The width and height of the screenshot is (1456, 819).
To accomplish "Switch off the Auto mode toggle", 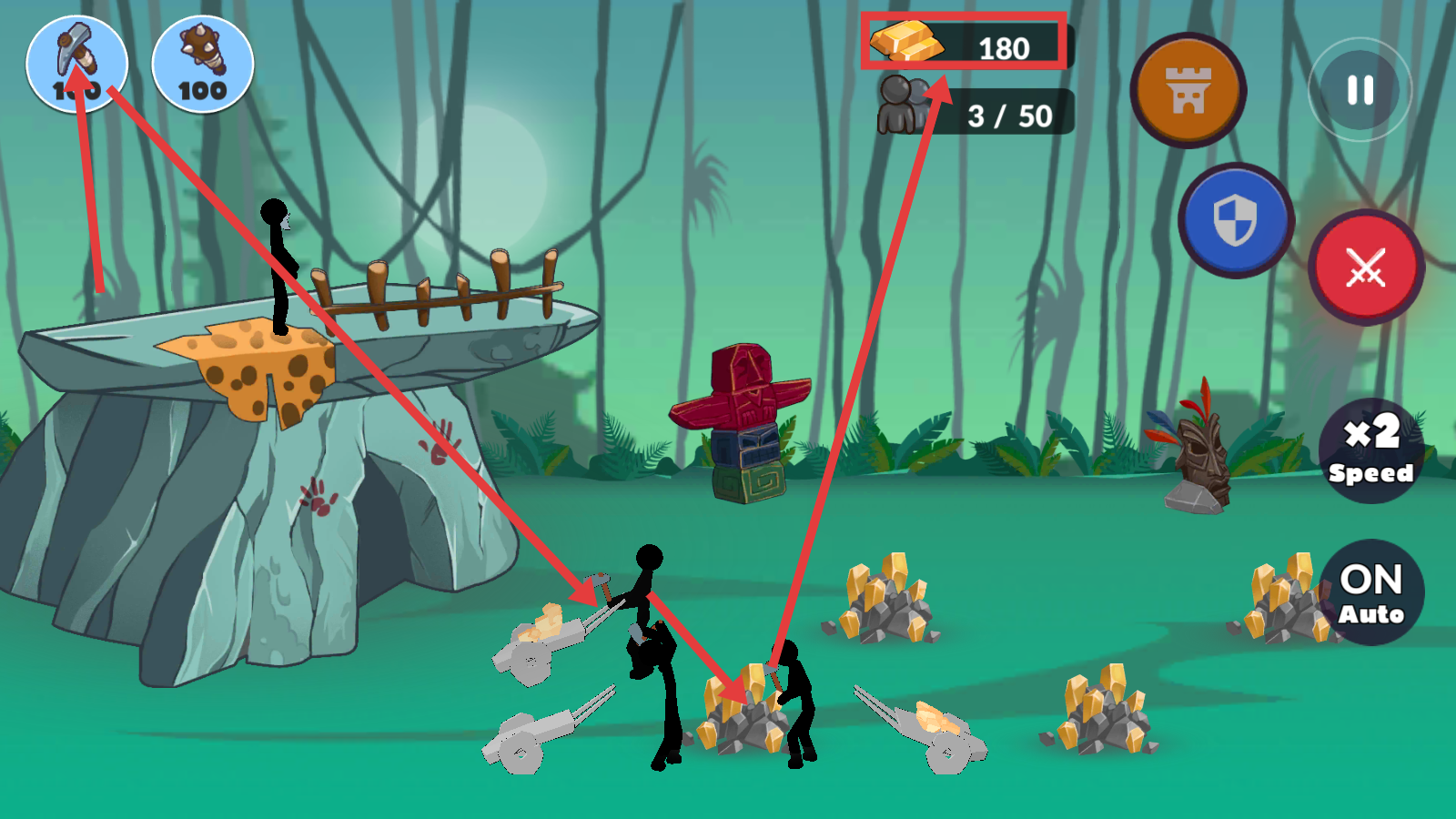I will 1370,592.
